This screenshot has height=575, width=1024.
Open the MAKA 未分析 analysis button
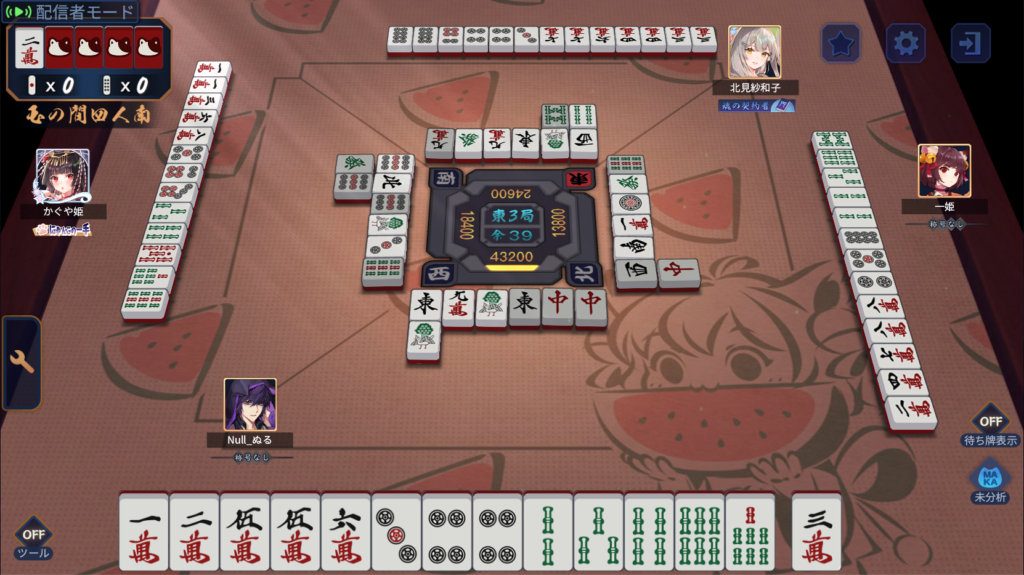pos(989,483)
